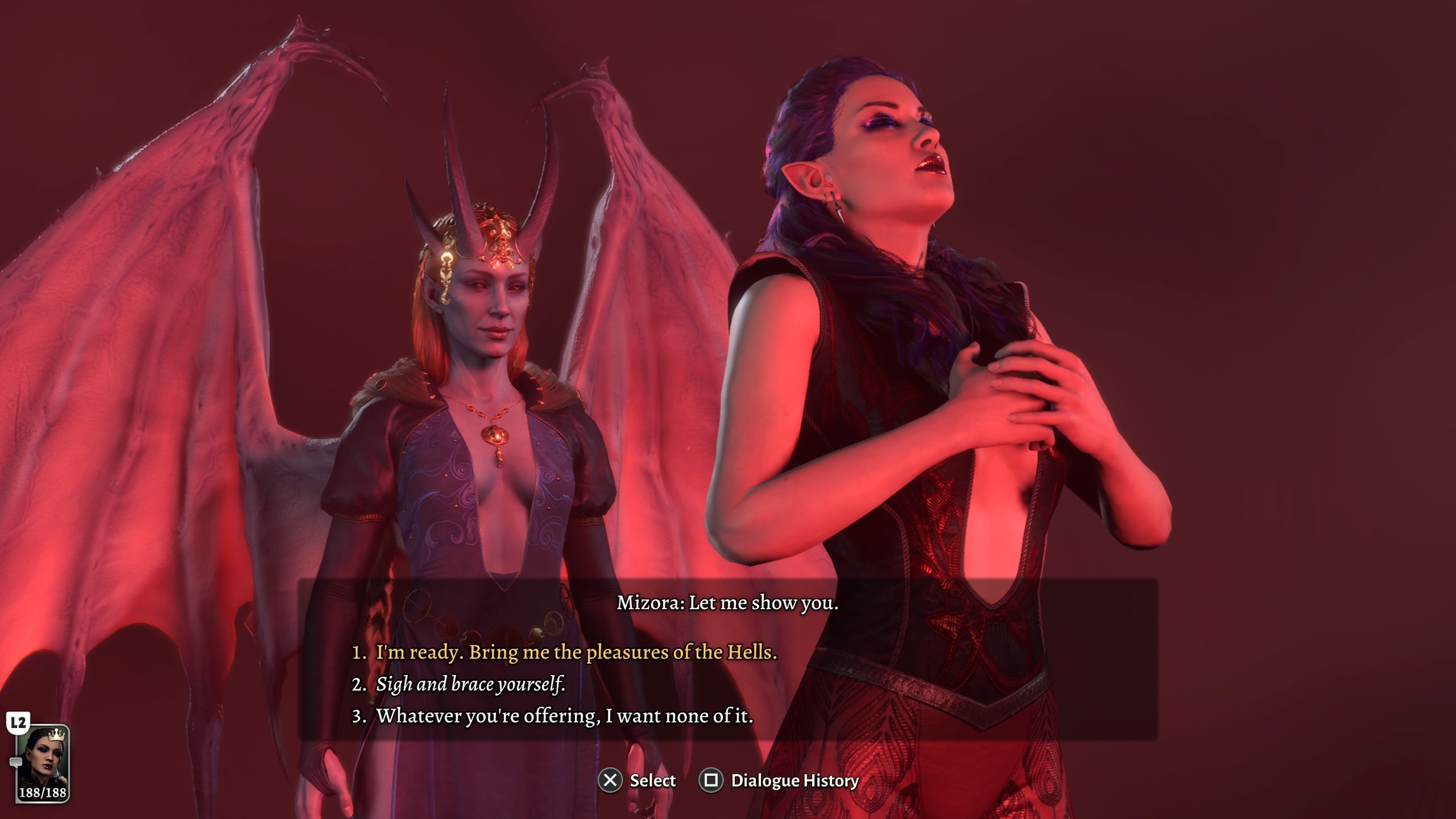Choose "I'm ready. Bring me the pleasures" reply
Screen dimensions: 1456x819
click(x=576, y=652)
